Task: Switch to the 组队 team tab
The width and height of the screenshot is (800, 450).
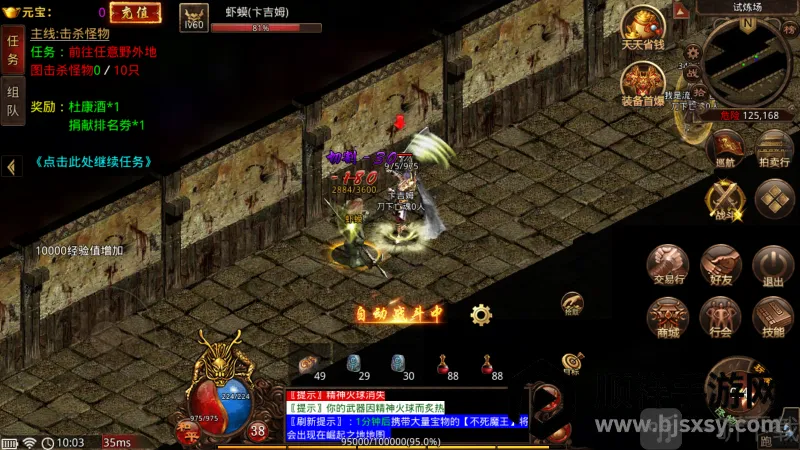Action: click(x=13, y=101)
